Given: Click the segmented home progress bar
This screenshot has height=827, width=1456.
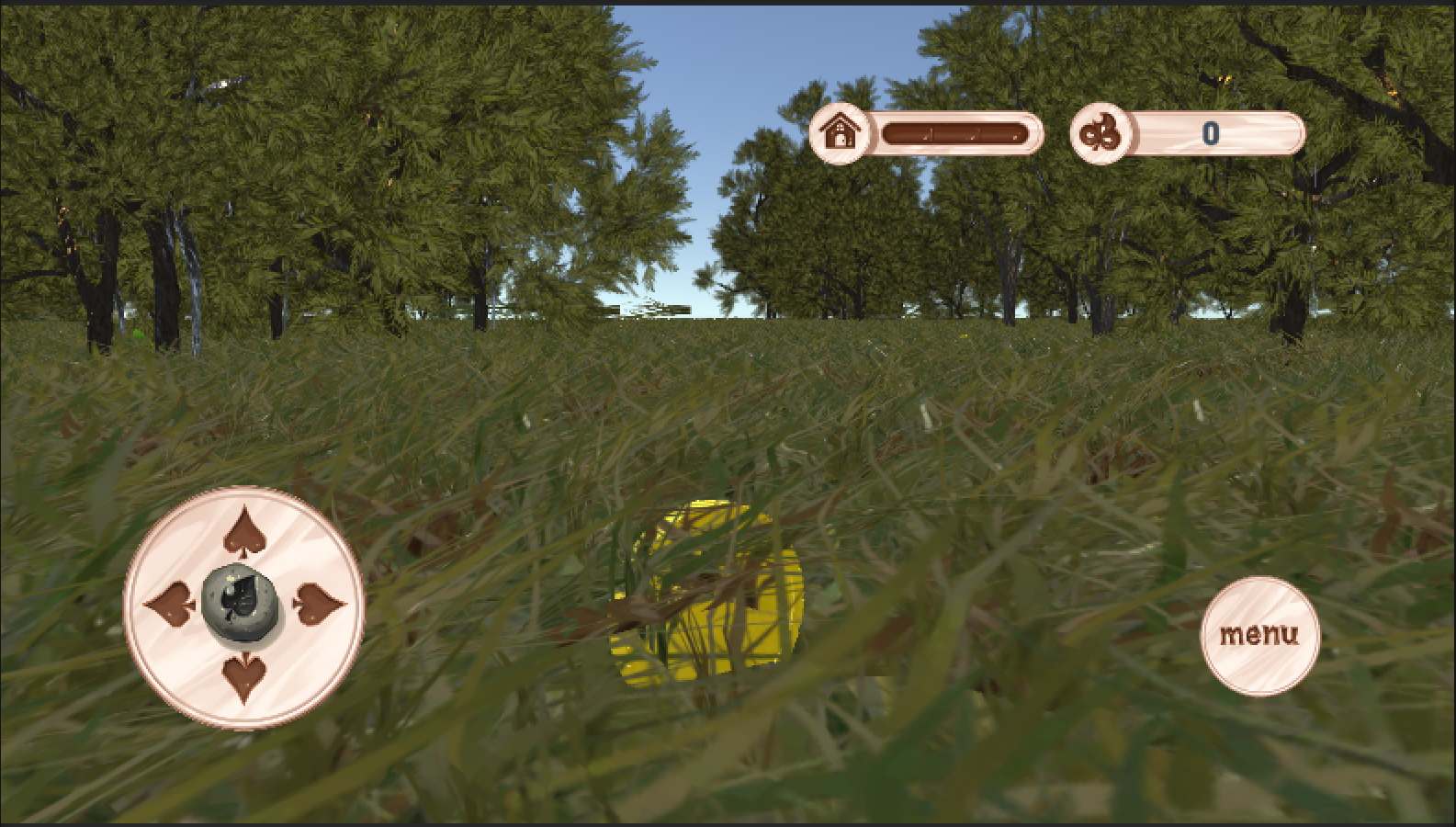Looking at the screenshot, I should (x=955, y=131).
